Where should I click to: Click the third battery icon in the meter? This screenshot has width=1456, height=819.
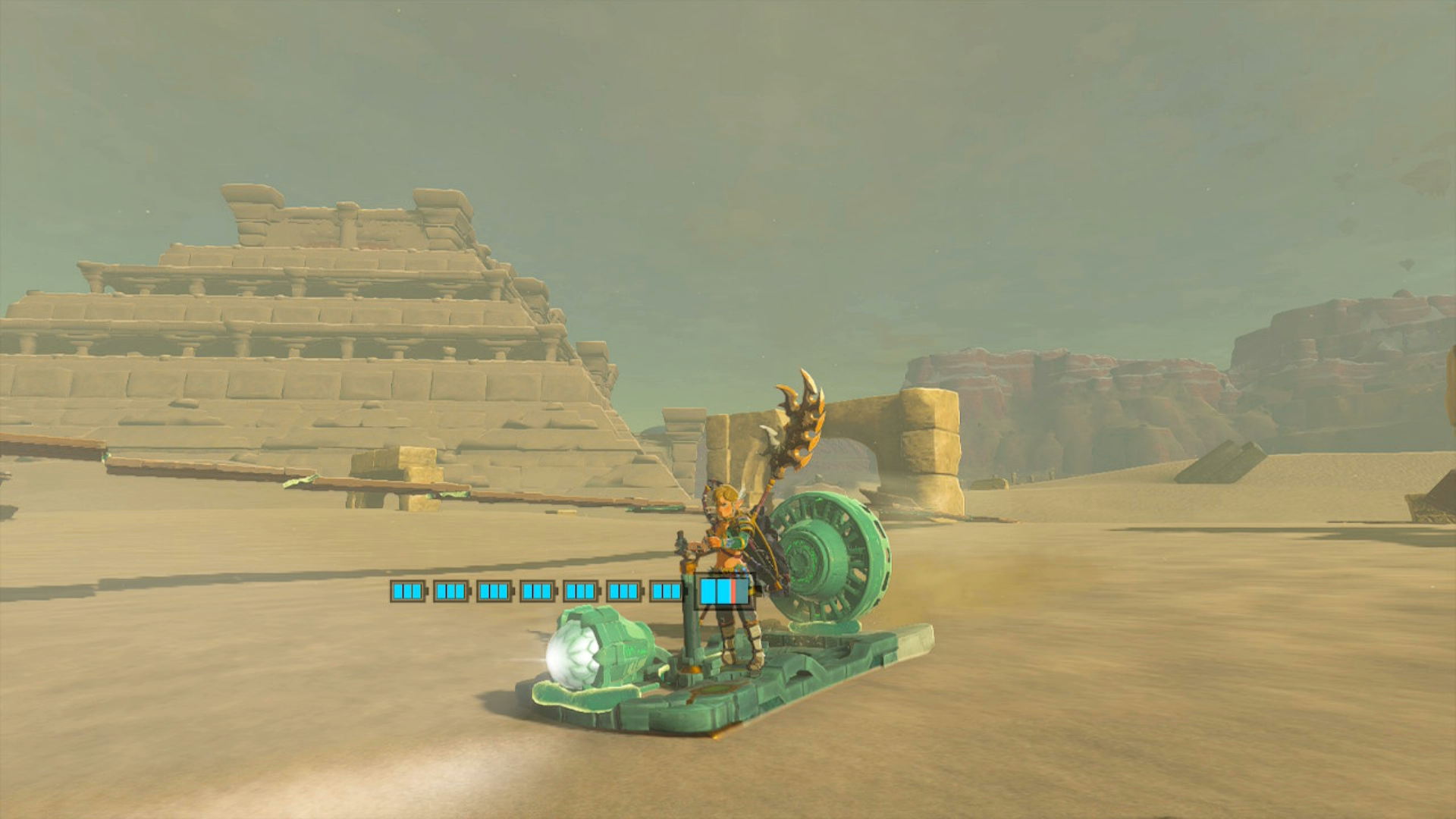pyautogui.click(x=495, y=592)
